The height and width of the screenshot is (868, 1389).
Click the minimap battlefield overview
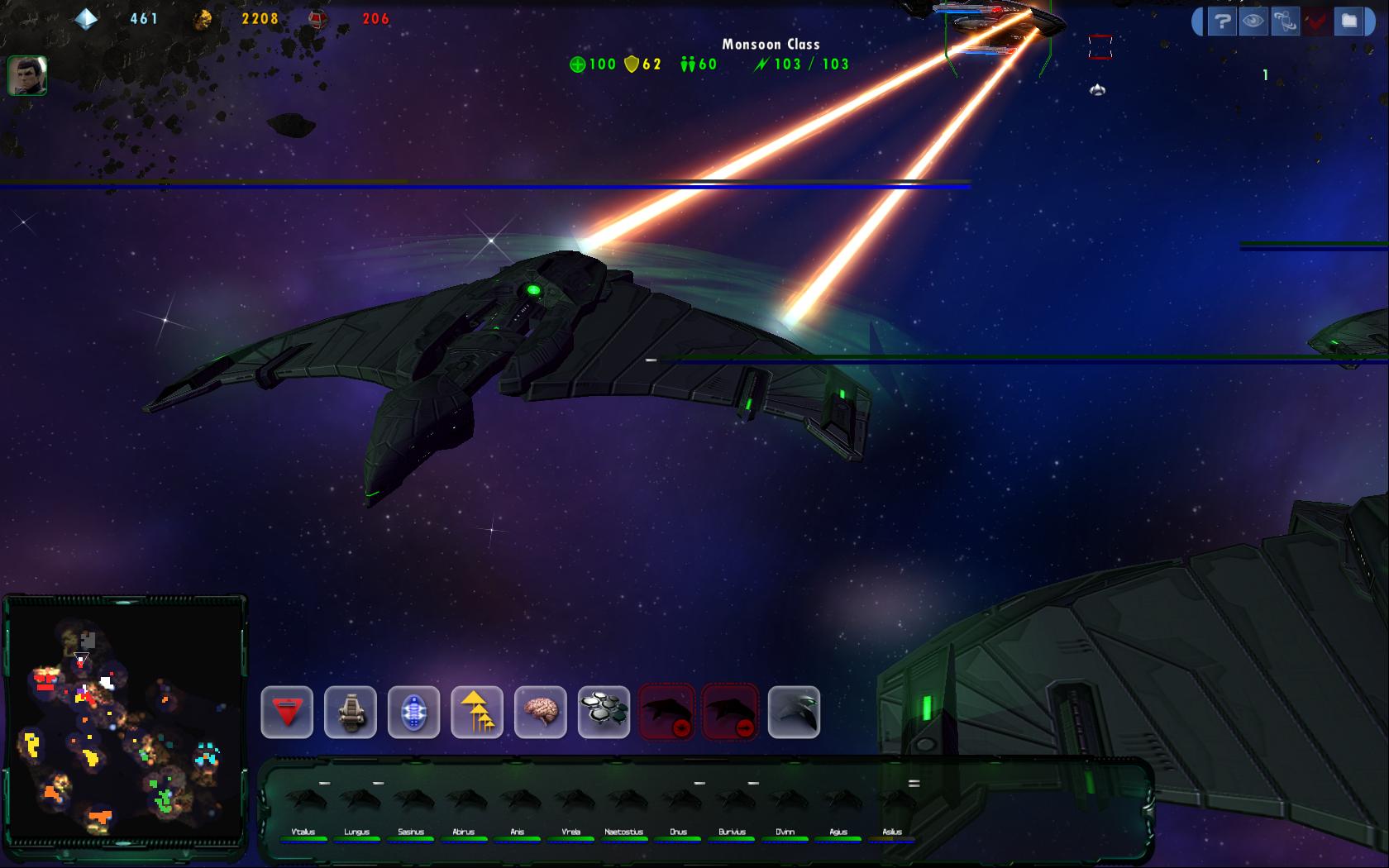[125, 719]
